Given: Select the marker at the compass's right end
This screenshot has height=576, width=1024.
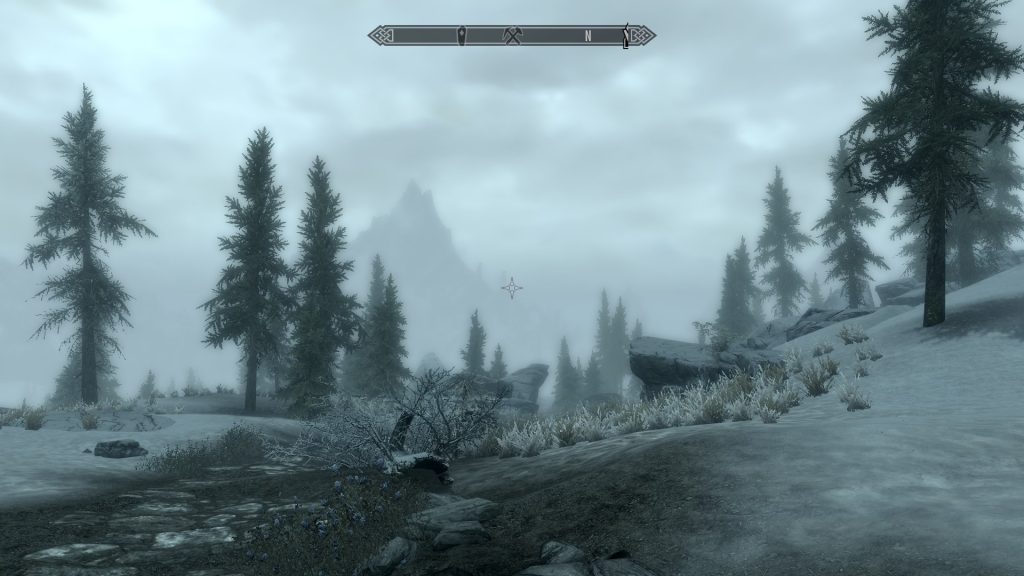Looking at the screenshot, I should pos(627,36).
